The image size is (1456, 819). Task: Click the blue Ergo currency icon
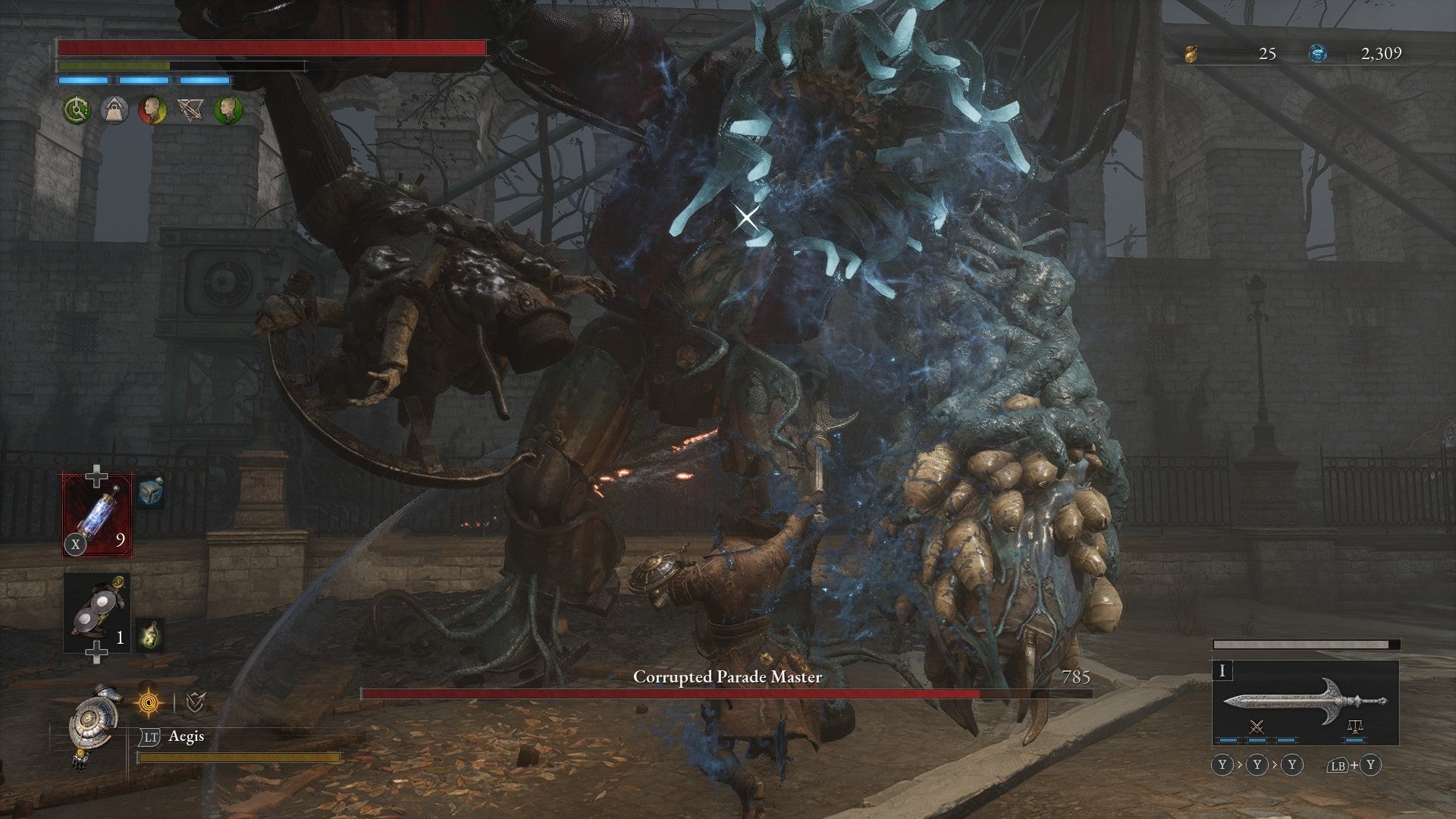1318,54
